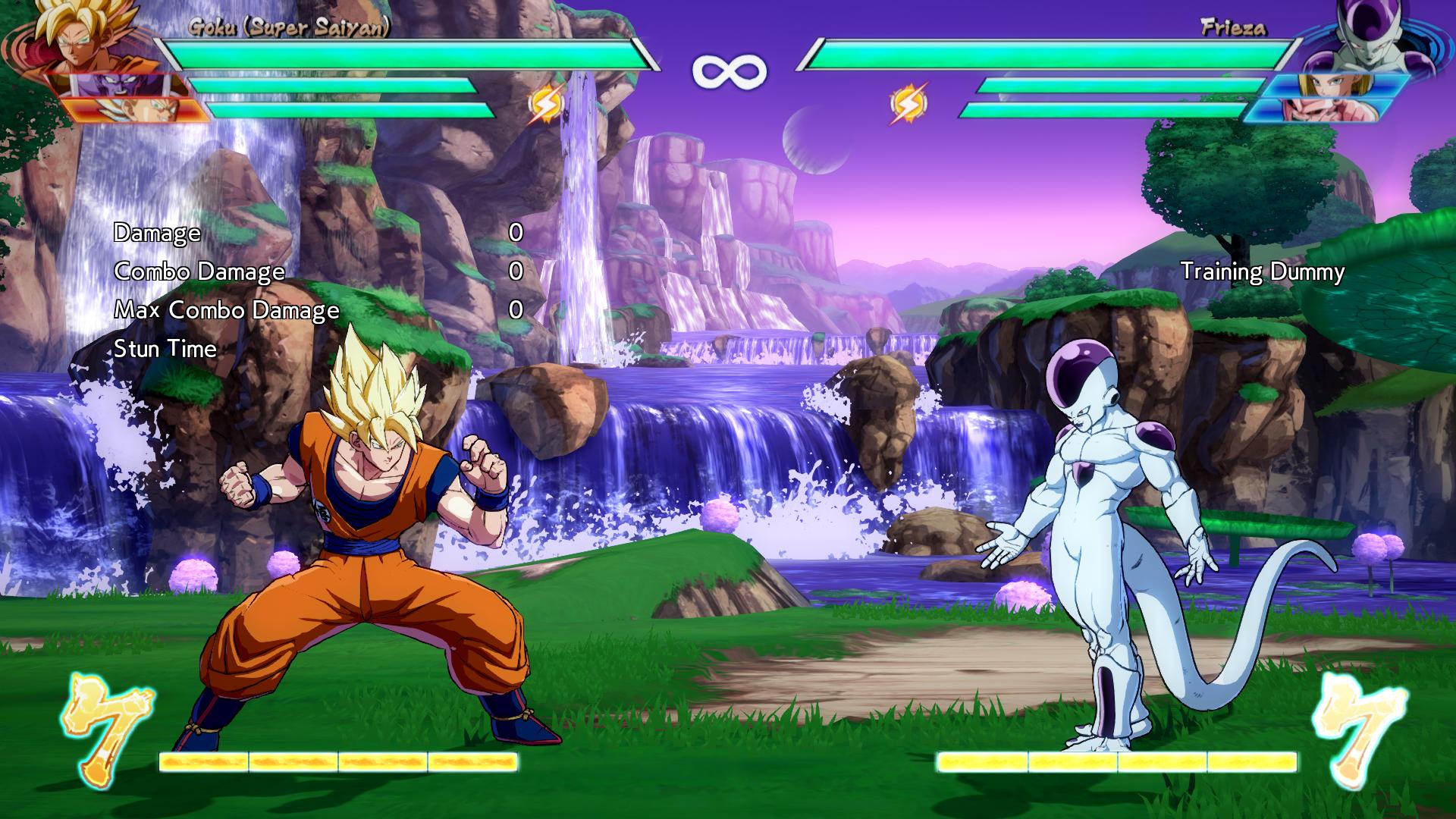Enable the Combo Damage readout
The height and width of the screenshot is (819, 1456).
[x=199, y=271]
